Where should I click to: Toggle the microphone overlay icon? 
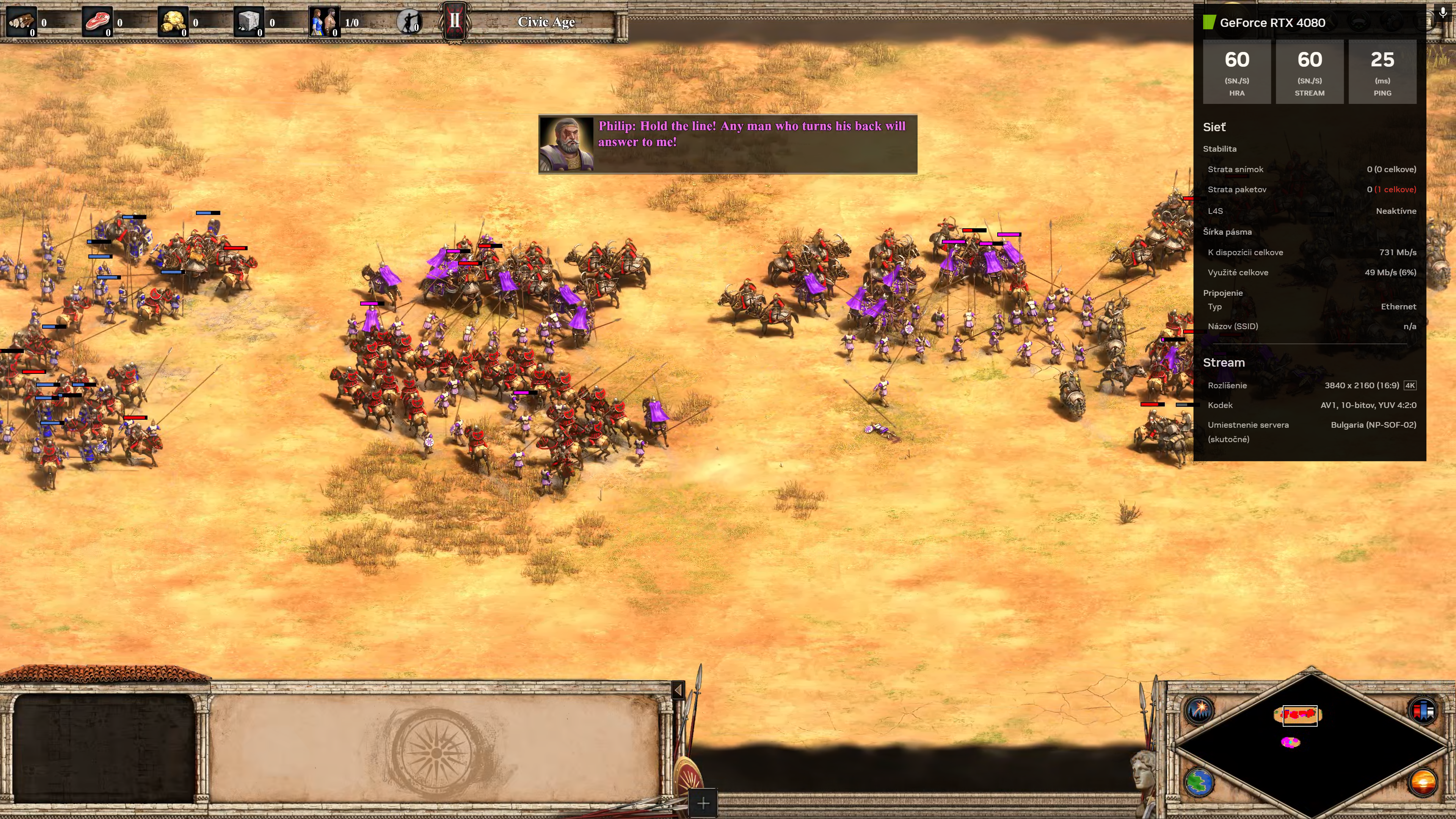(x=1442, y=13)
